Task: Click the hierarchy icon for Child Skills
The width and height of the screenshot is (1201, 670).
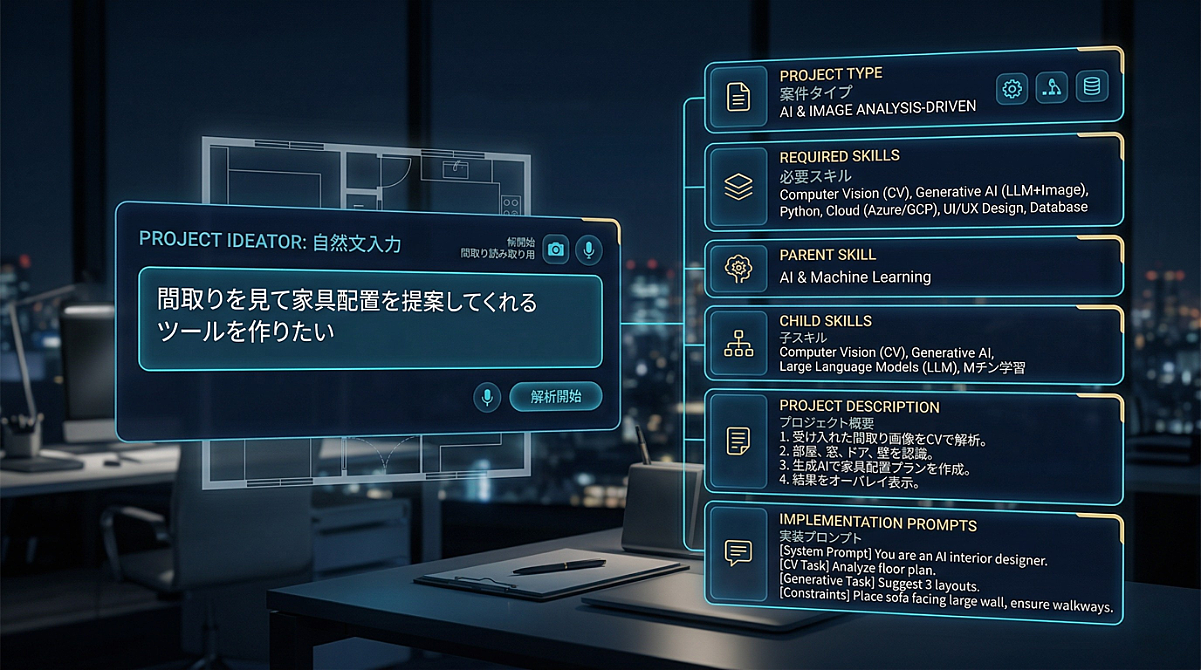Action: coord(737,344)
